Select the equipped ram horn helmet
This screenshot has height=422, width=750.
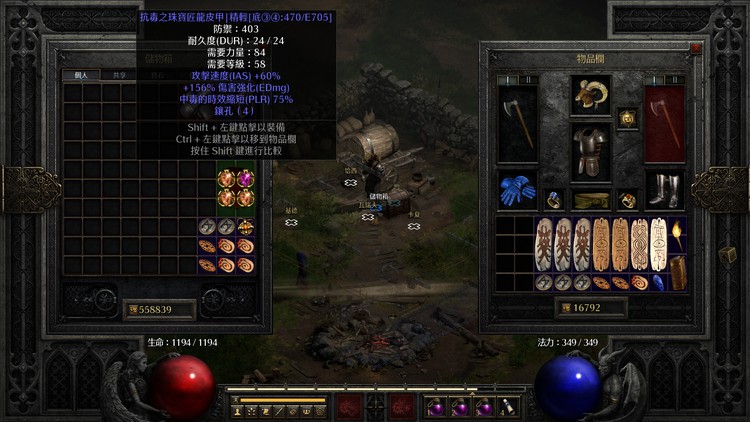click(591, 96)
